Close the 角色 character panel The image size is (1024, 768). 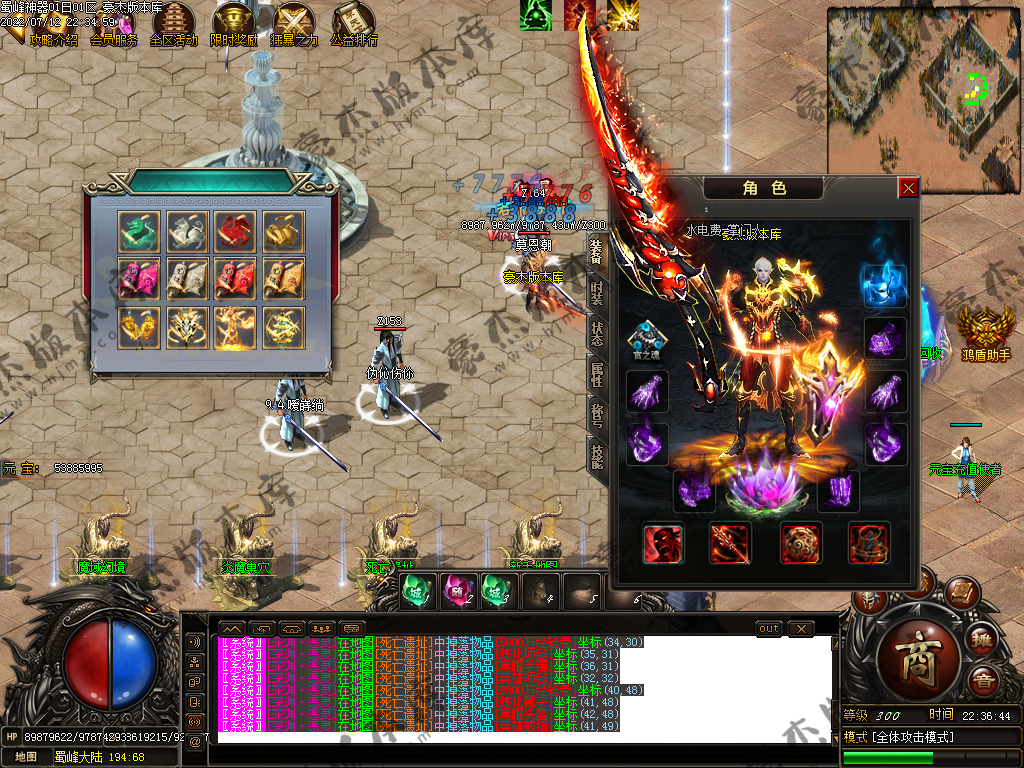tap(908, 187)
